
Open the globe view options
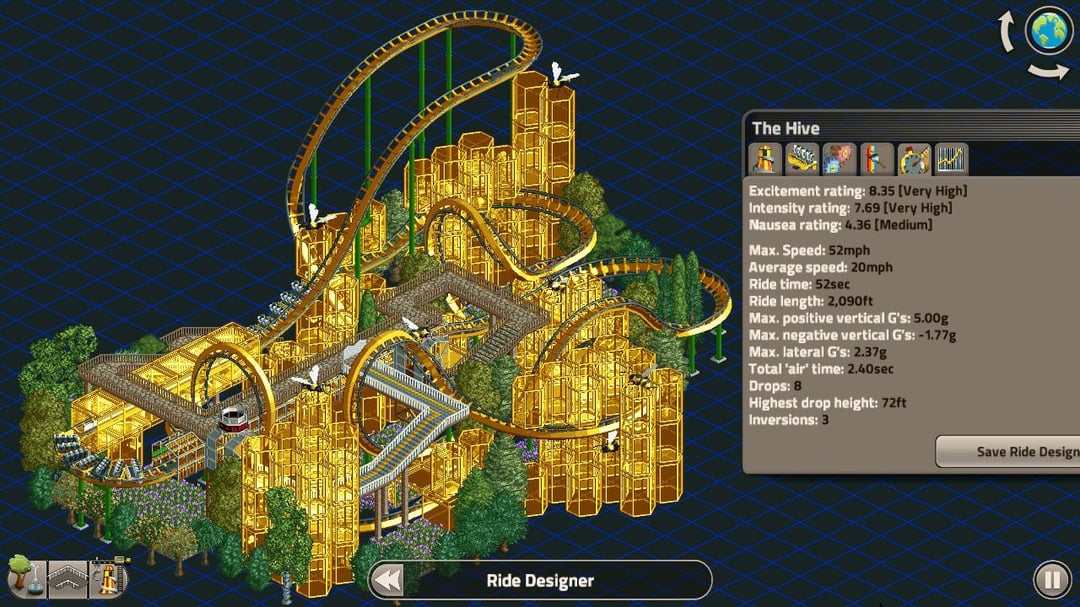(x=1049, y=31)
